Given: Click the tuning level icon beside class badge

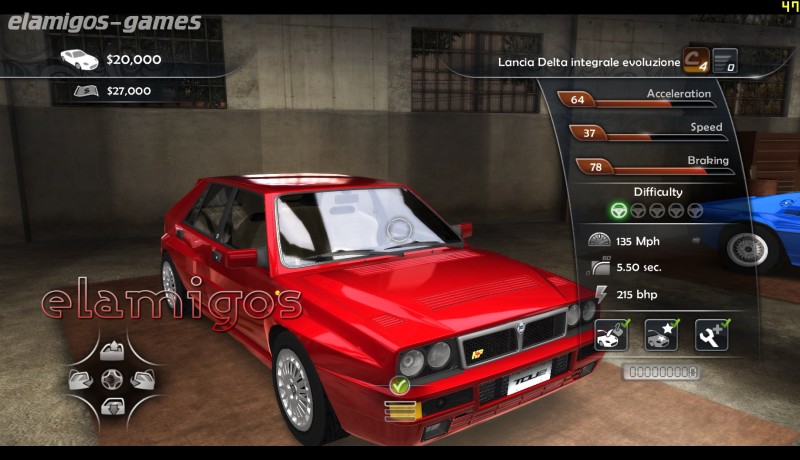Looking at the screenshot, I should pos(725,61).
